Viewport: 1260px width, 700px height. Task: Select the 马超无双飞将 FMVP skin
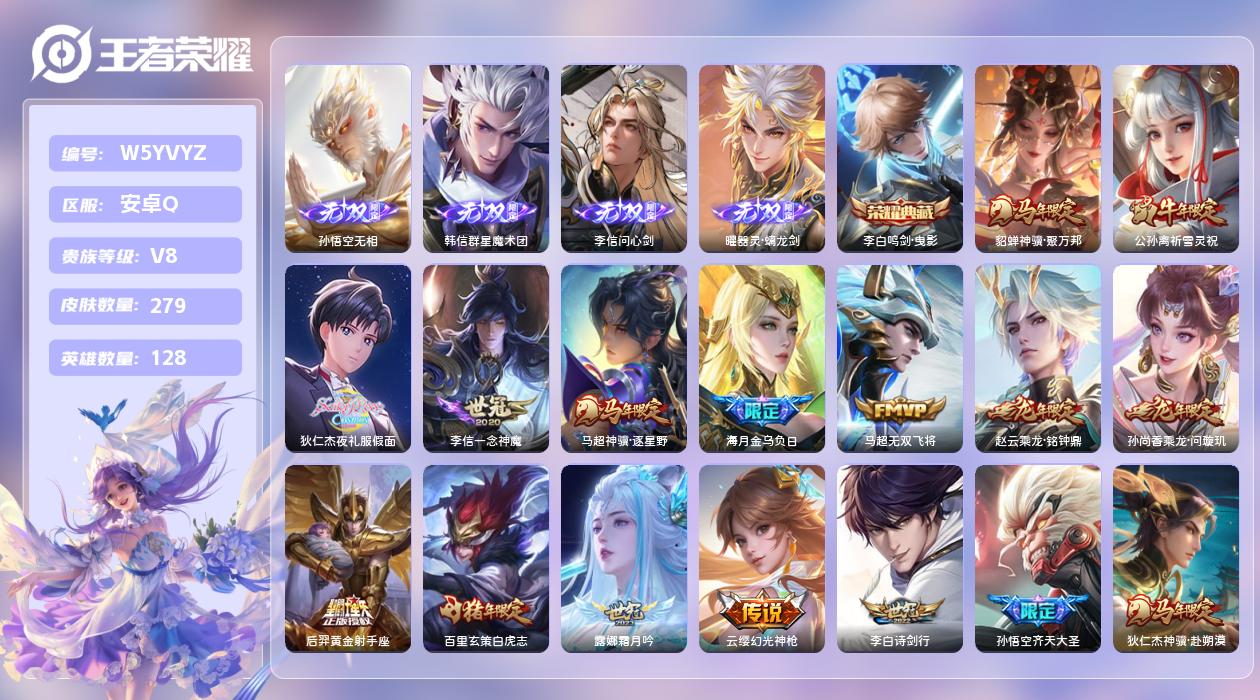[x=900, y=358]
